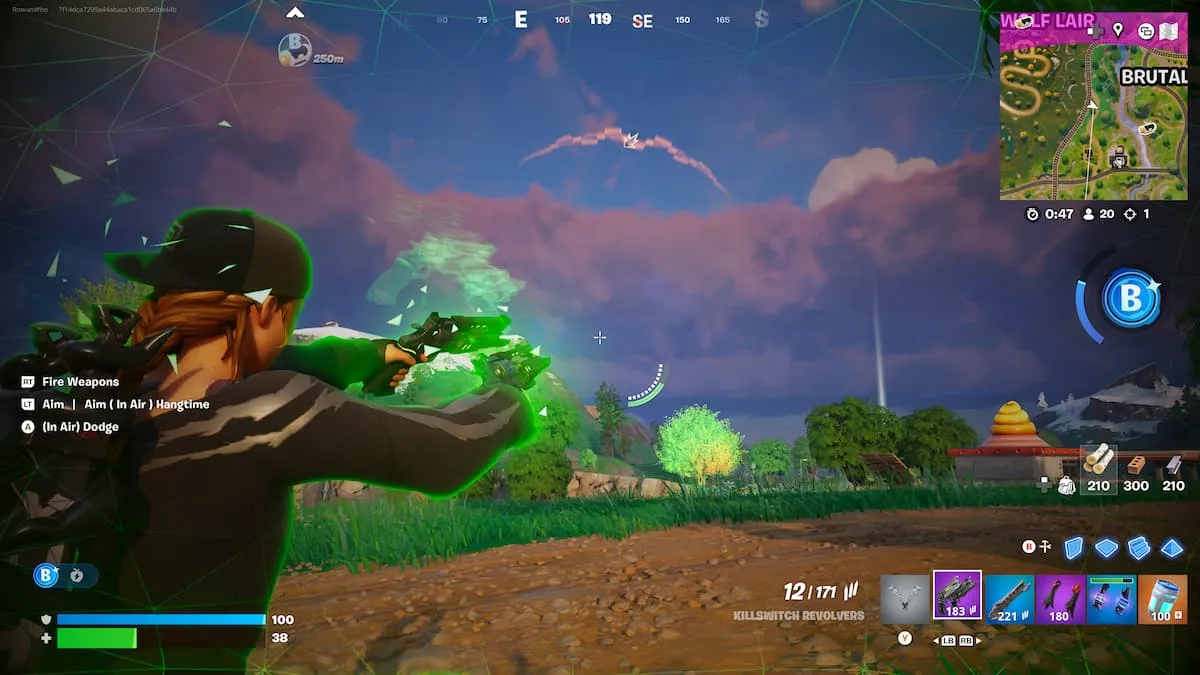Click the map marker pin icon
This screenshot has height=675, width=1200.
point(1118,30)
